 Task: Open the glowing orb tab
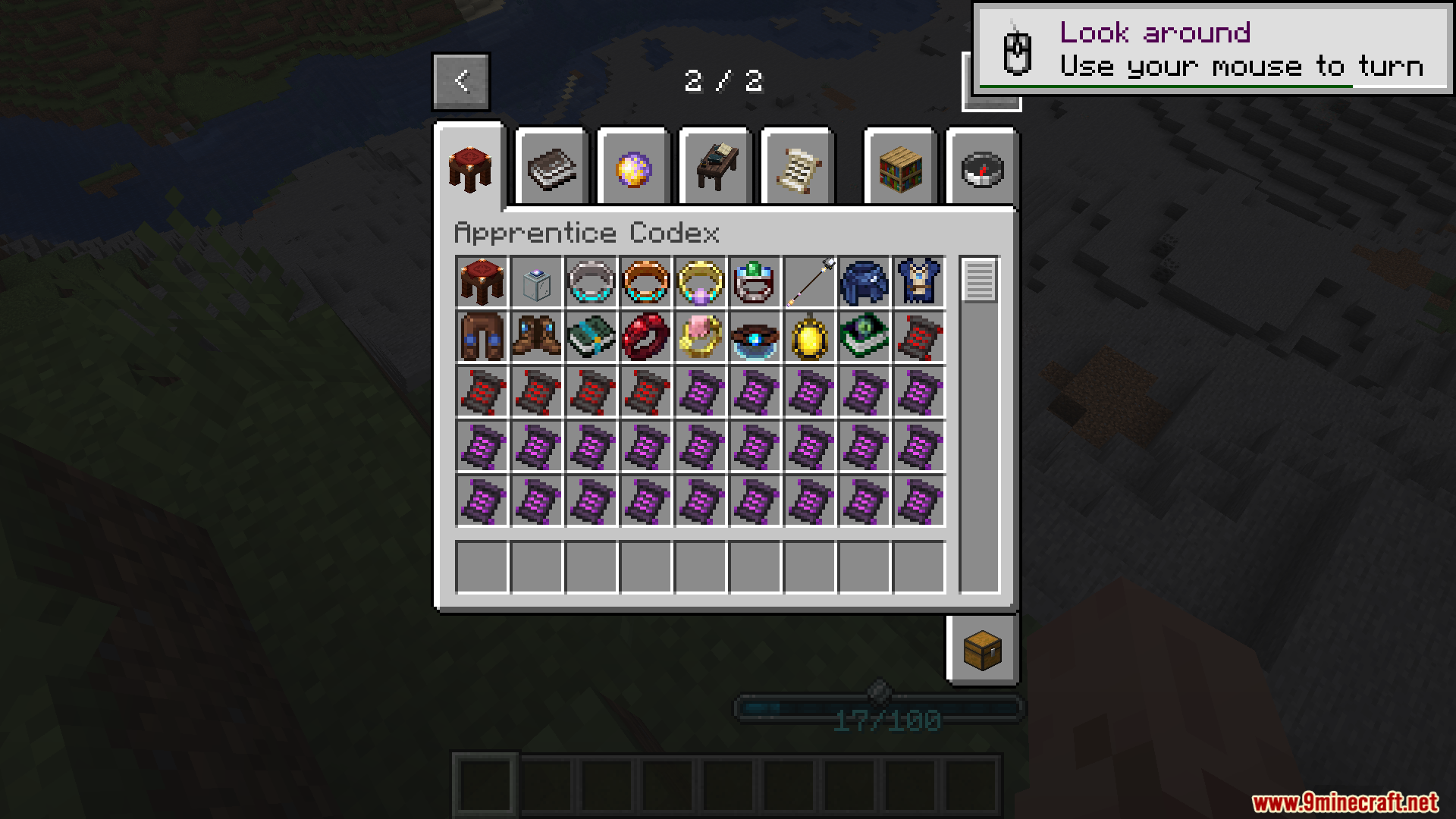633,168
